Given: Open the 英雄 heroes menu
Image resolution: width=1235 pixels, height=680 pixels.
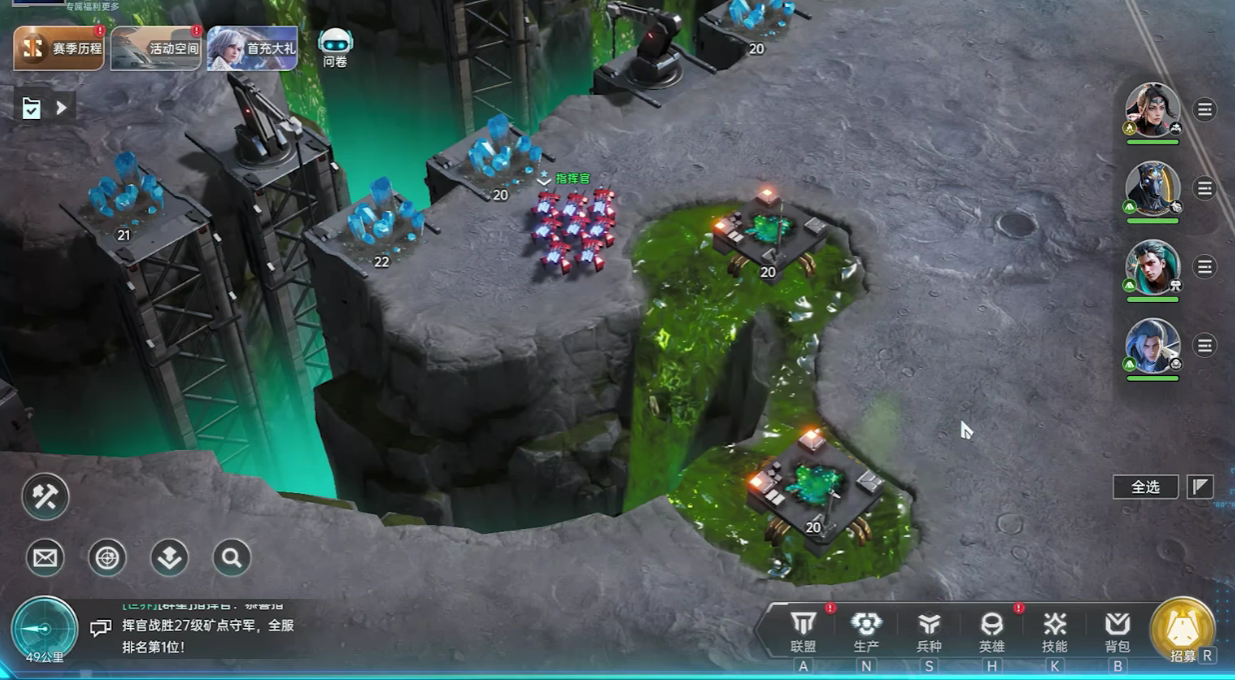Looking at the screenshot, I should pos(991,632).
